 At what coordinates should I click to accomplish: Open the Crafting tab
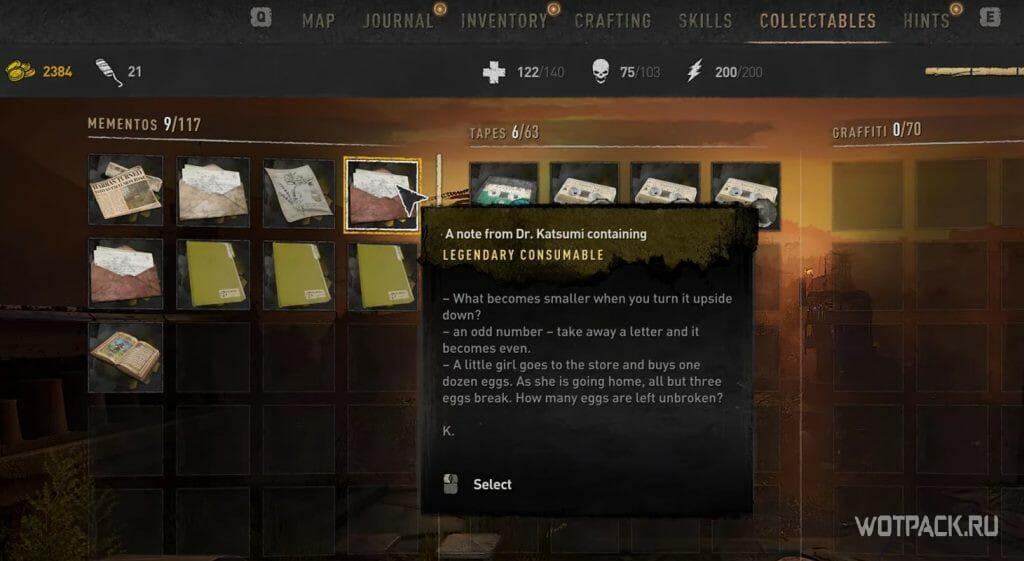click(x=612, y=20)
